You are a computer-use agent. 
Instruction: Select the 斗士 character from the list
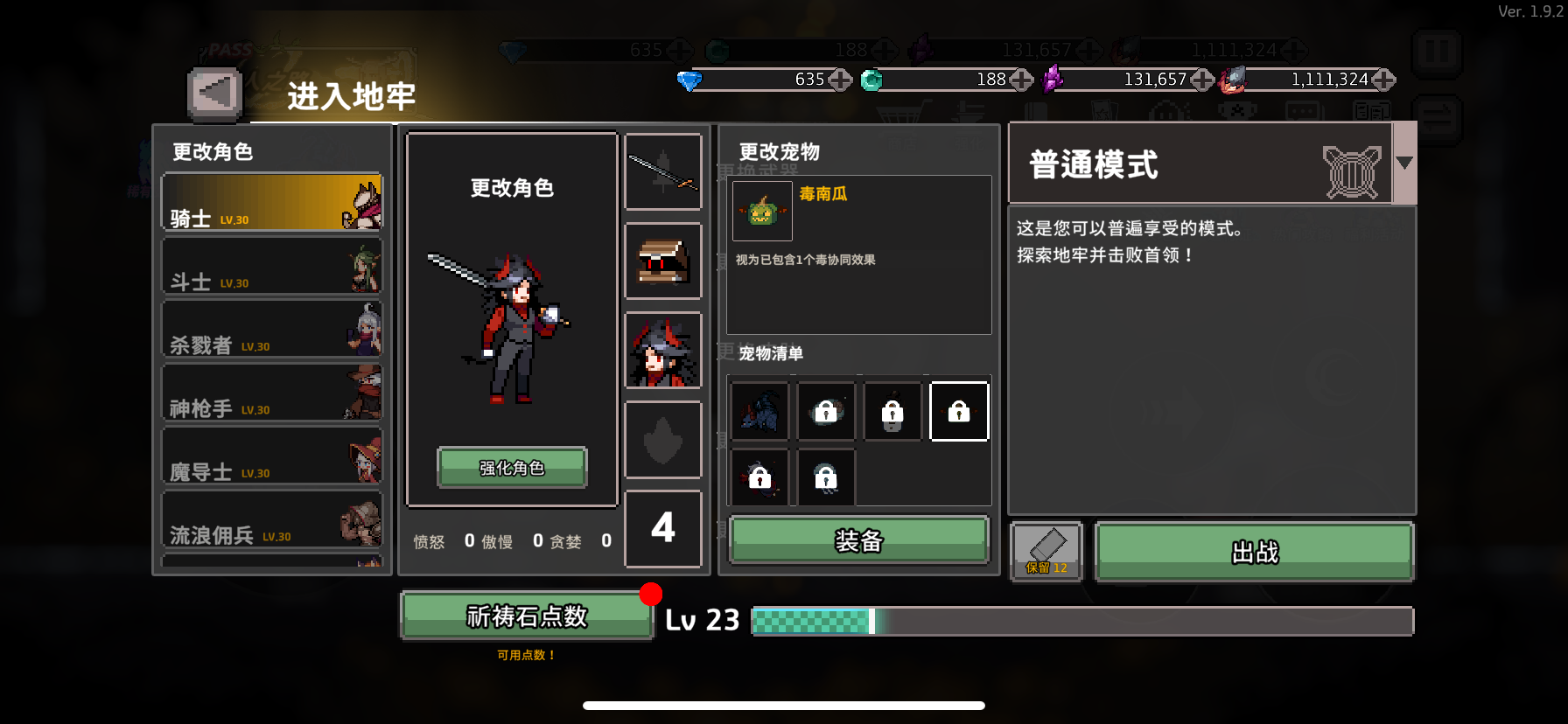pyautogui.click(x=271, y=266)
